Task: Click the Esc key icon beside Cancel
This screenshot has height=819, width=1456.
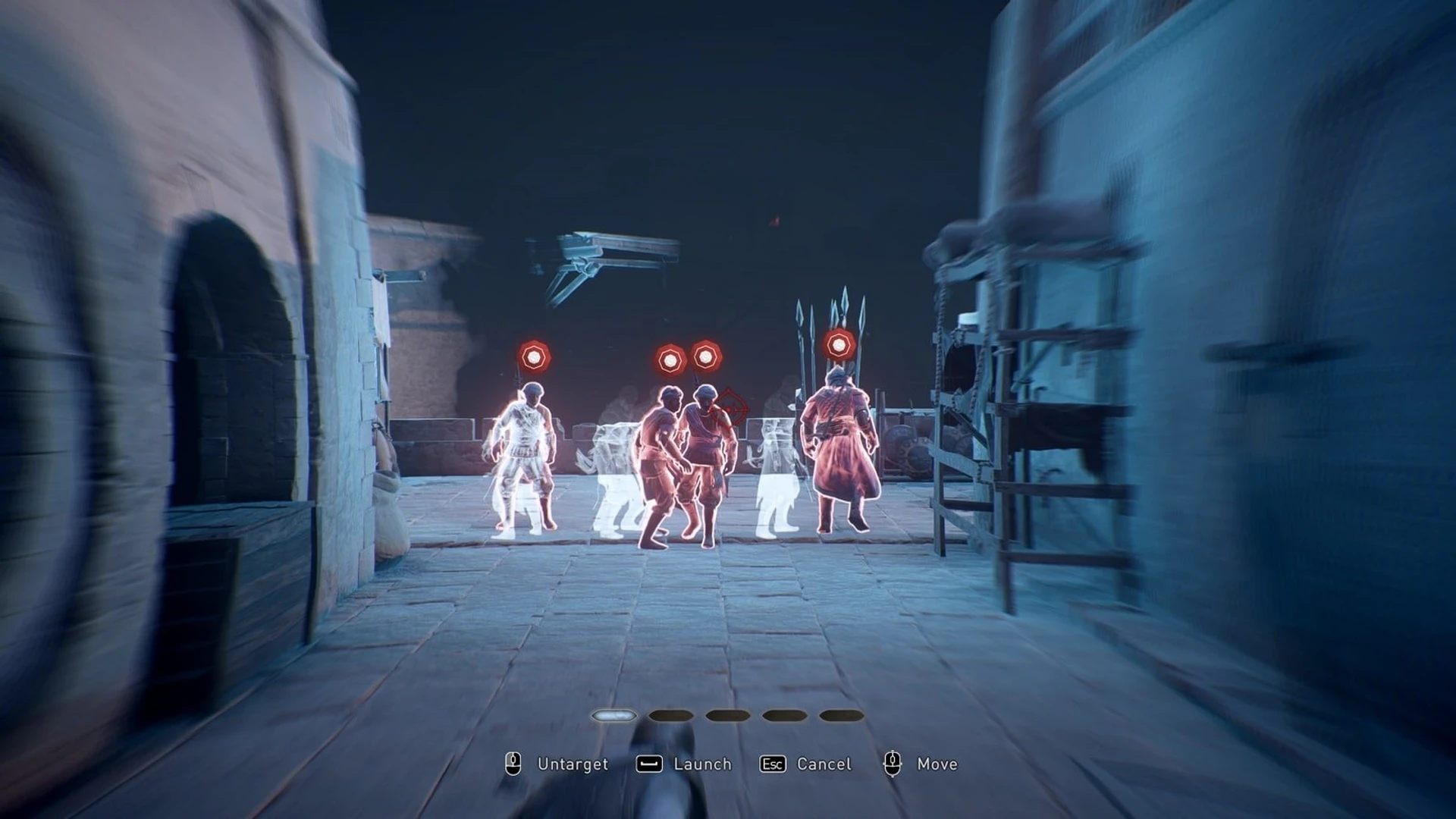Action: click(772, 764)
